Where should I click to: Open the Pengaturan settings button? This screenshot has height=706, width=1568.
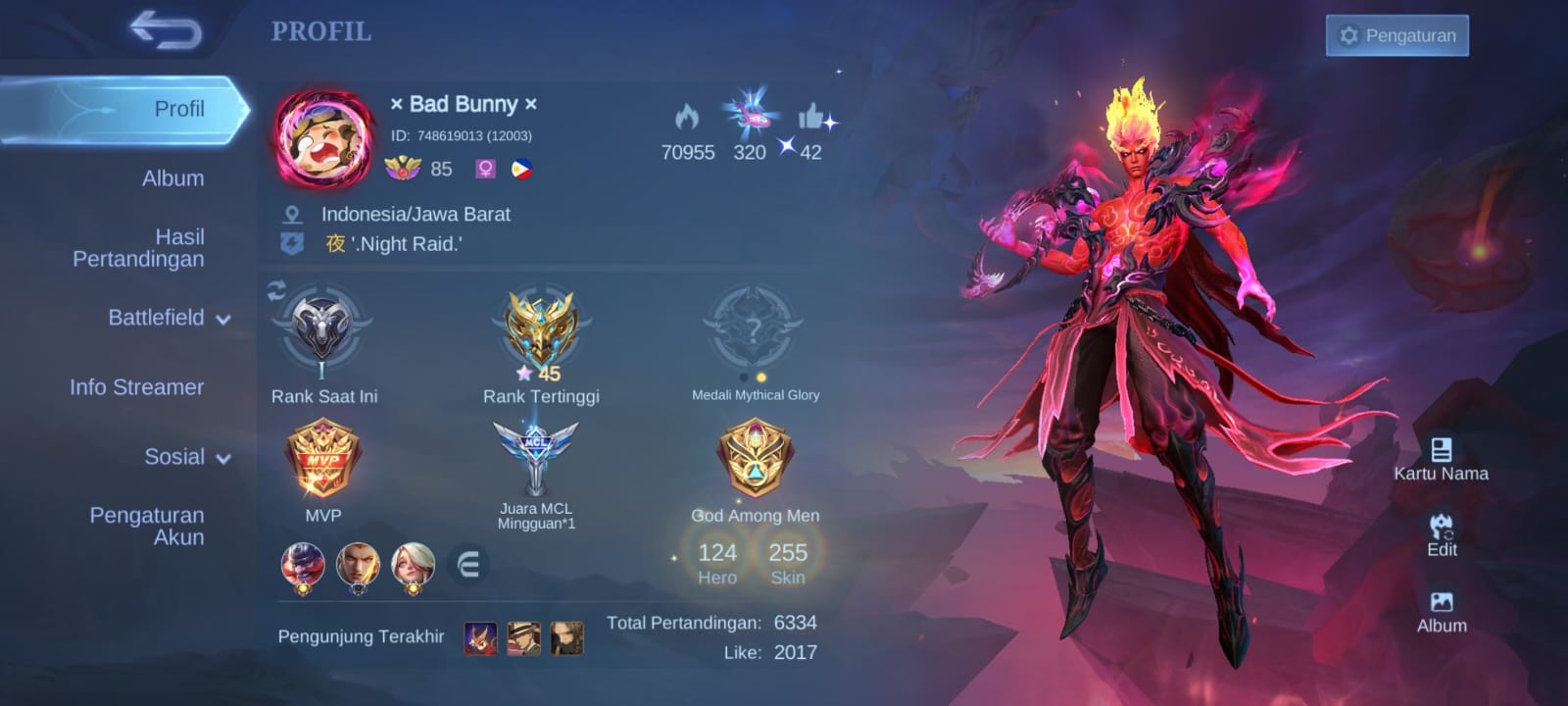(1396, 35)
